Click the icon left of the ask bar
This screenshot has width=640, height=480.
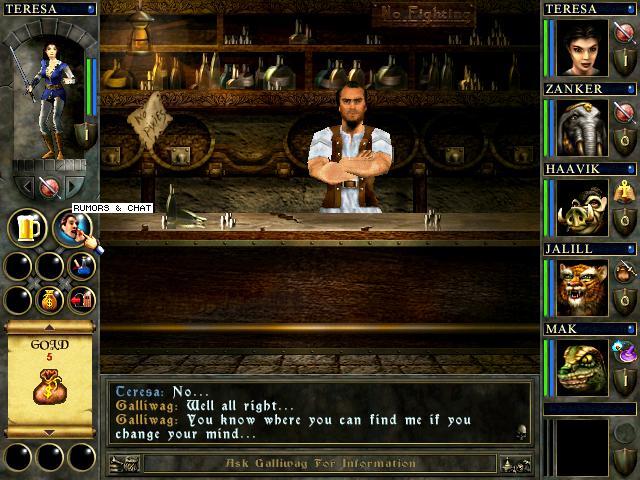[123, 464]
